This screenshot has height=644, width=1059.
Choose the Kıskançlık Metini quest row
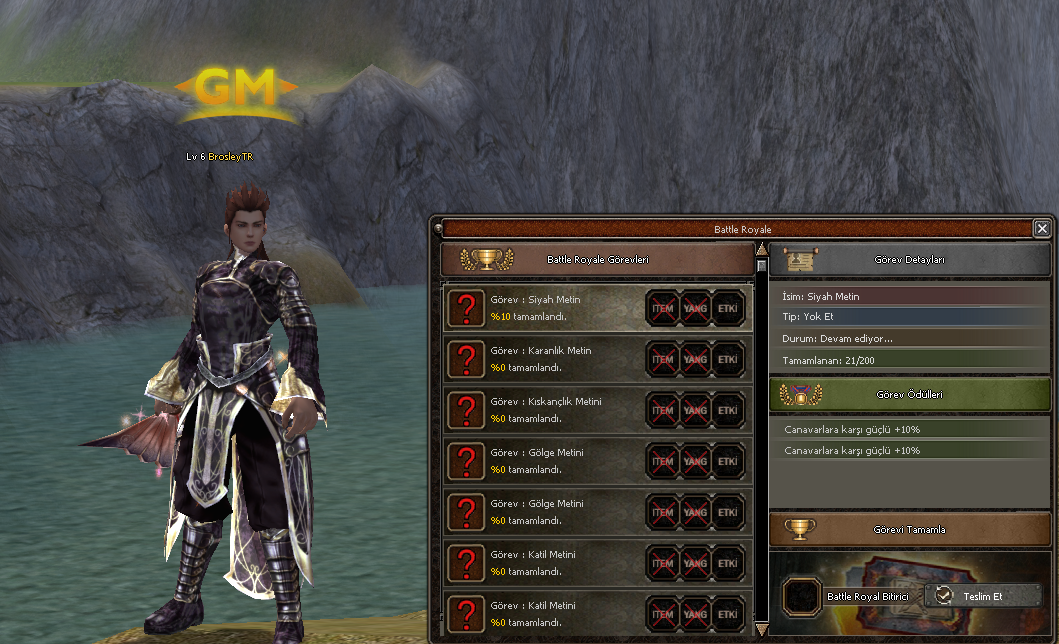click(545, 410)
